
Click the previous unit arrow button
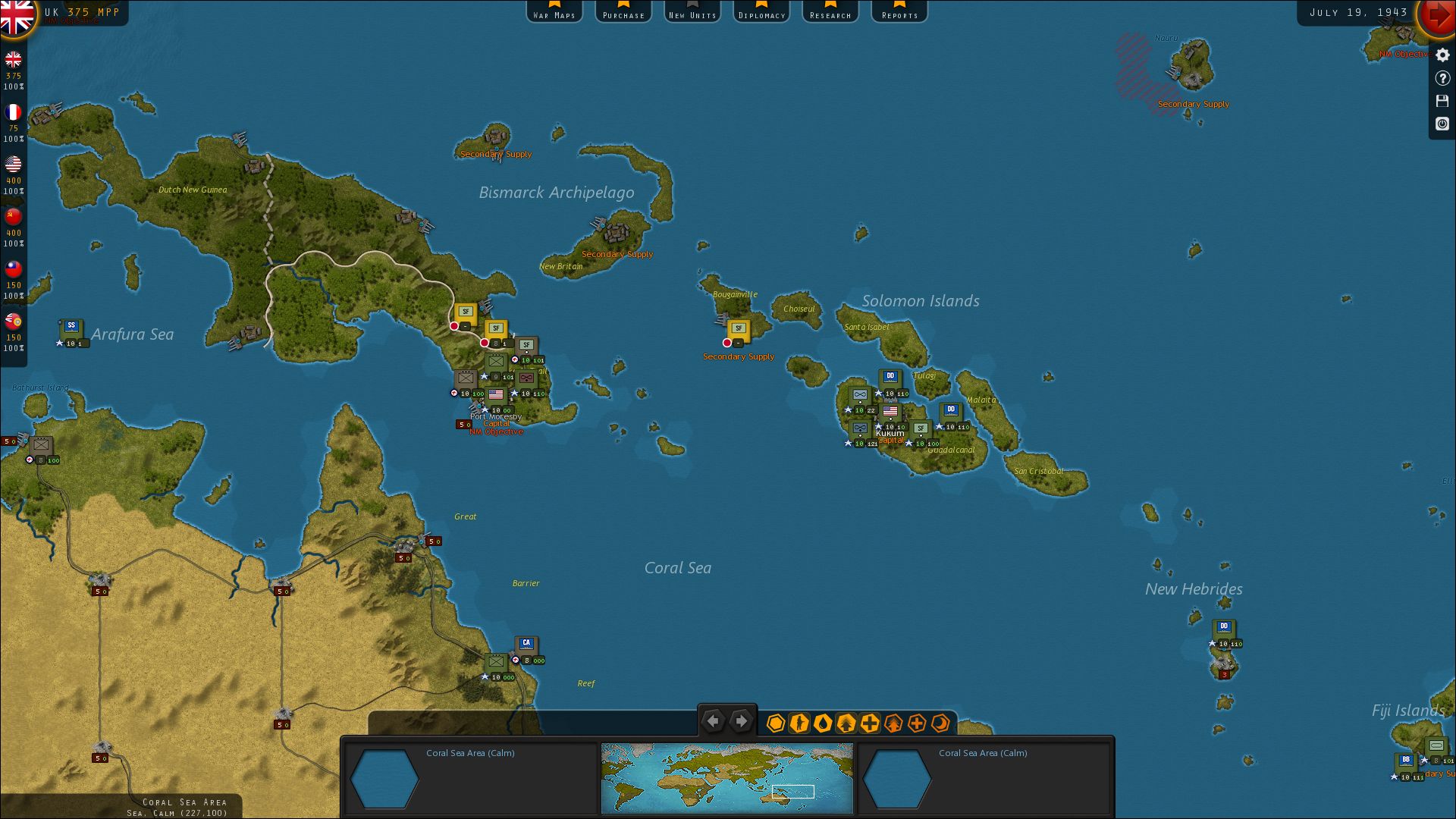point(712,720)
